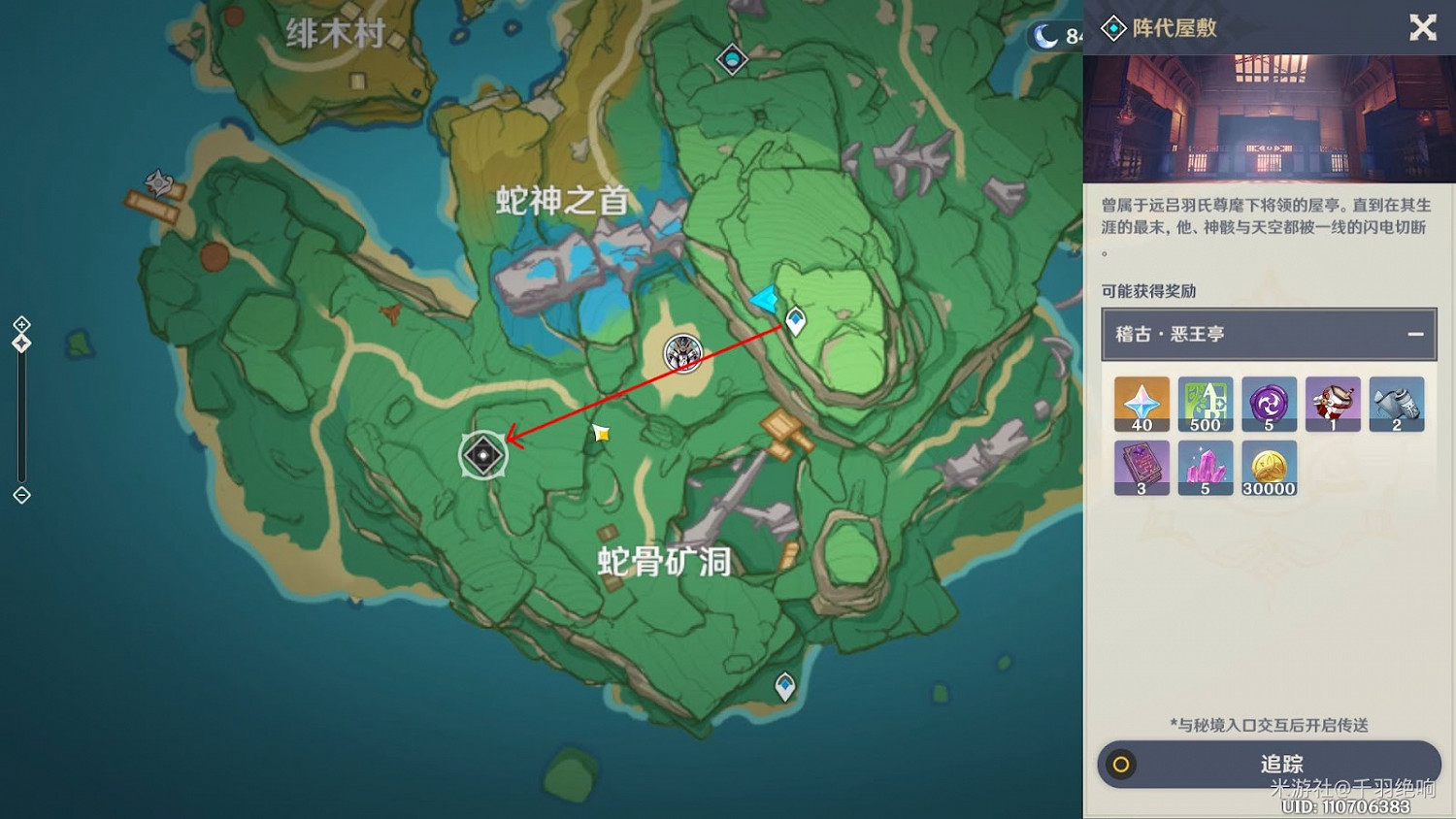Click the weapon material reward icon showing 2
This screenshot has width=1456, height=819.
point(1397,405)
